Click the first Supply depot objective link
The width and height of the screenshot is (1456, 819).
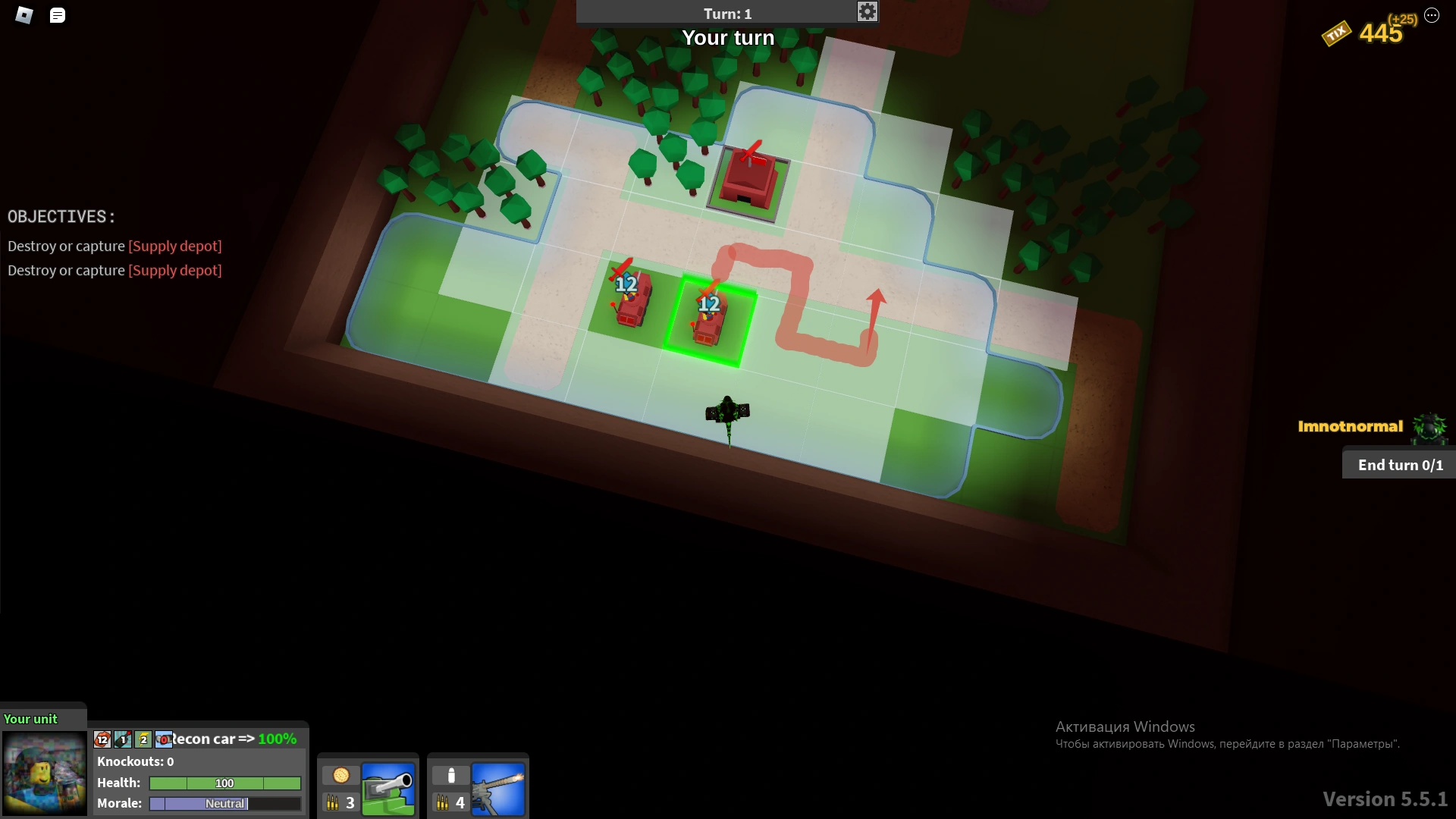[x=174, y=246]
